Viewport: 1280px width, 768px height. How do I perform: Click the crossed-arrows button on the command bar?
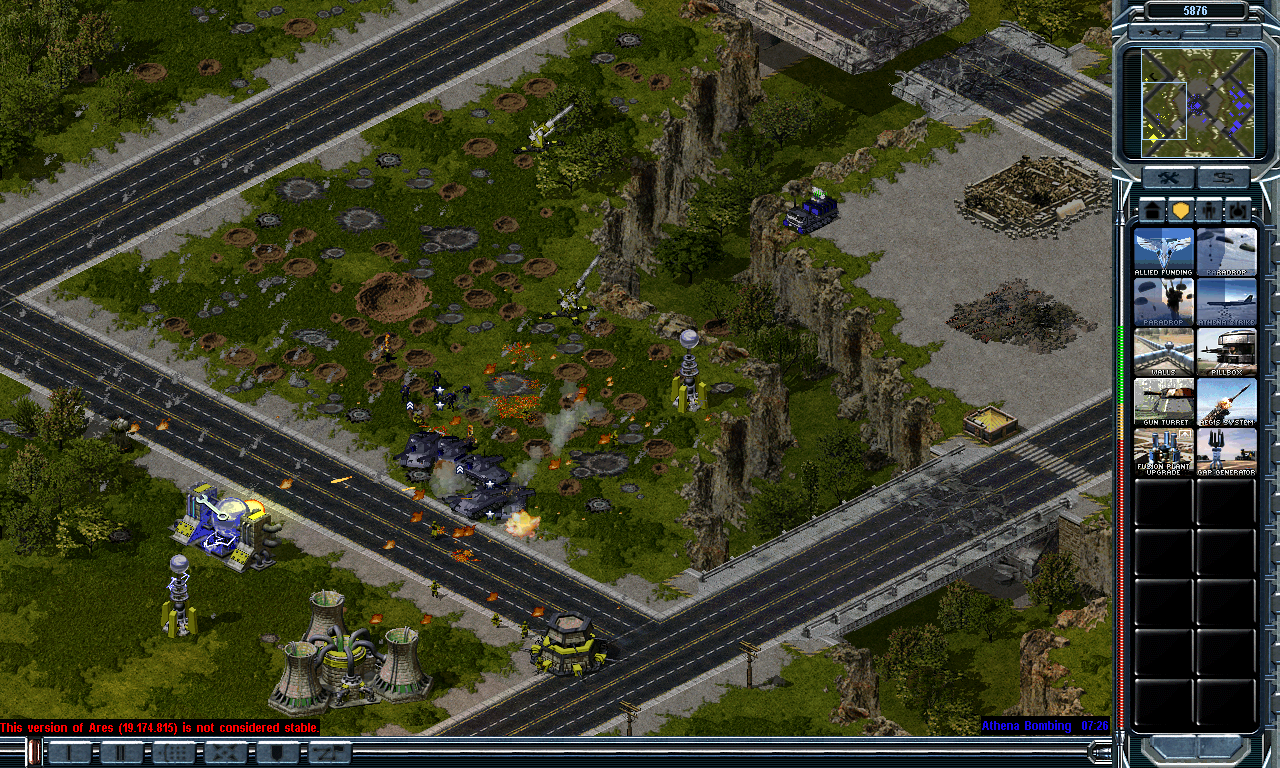[226, 753]
